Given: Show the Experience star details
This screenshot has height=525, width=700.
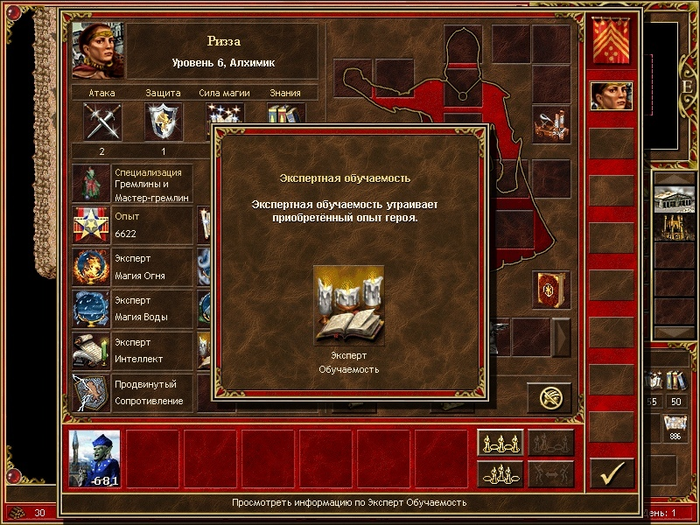Looking at the screenshot, I should pos(92,226).
